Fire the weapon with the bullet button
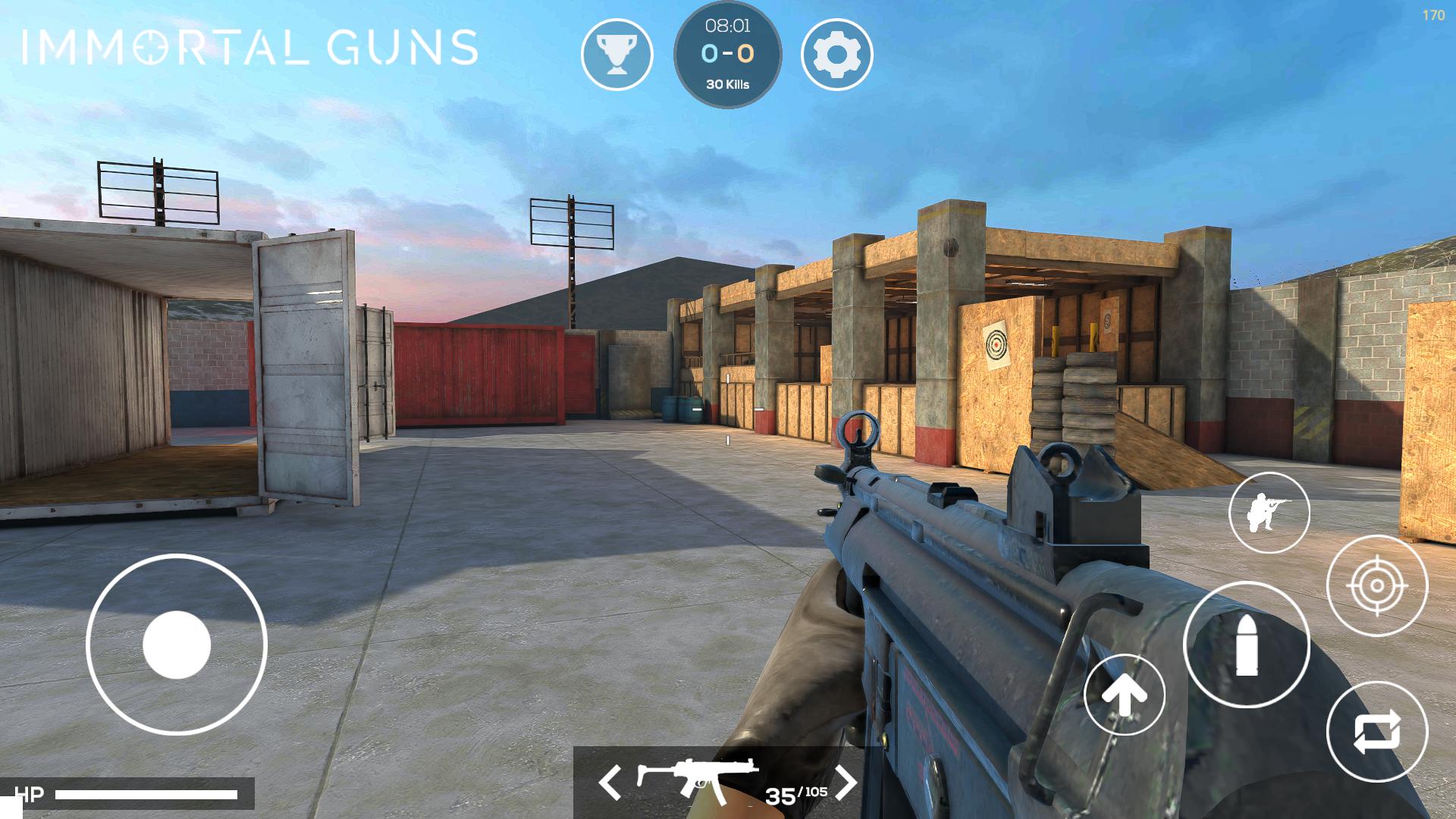The width and height of the screenshot is (1456, 819). 1246,645
